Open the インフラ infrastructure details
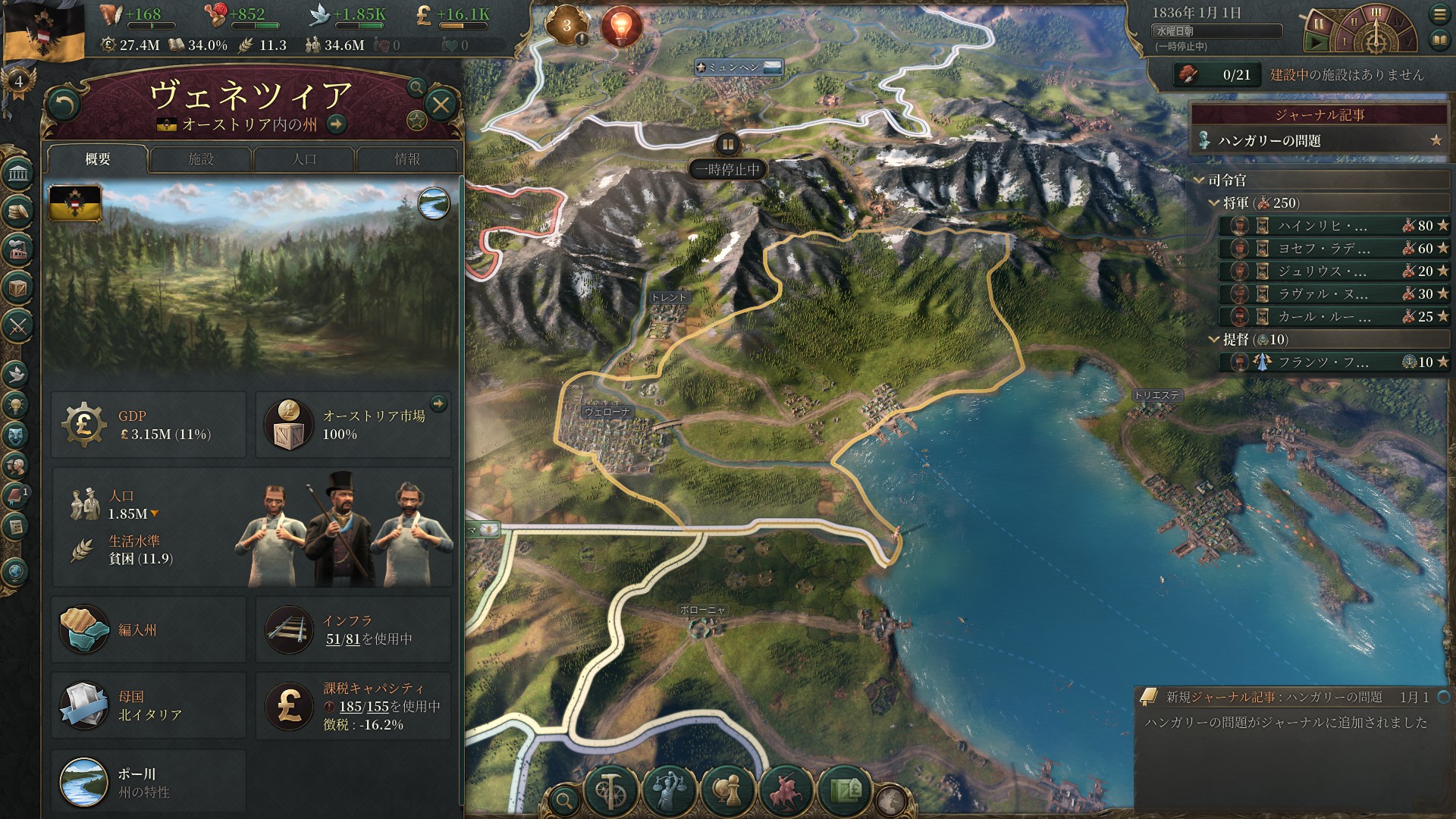The height and width of the screenshot is (819, 1456). pyautogui.click(x=353, y=629)
